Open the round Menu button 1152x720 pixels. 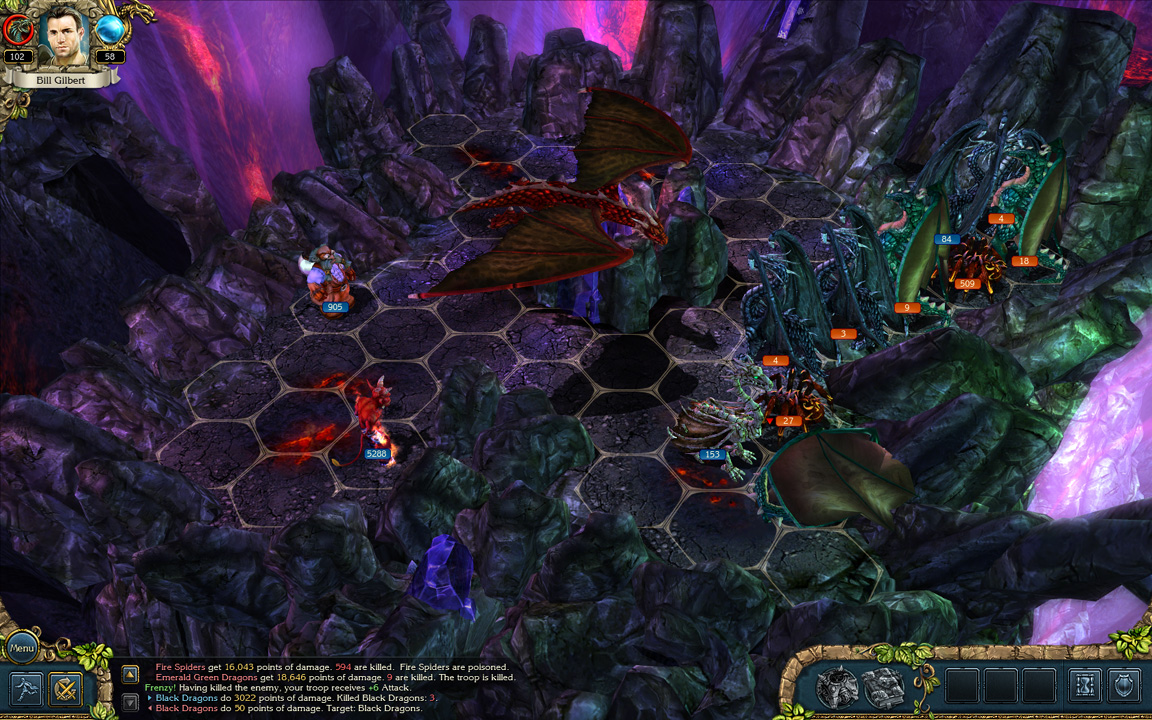tap(21, 647)
